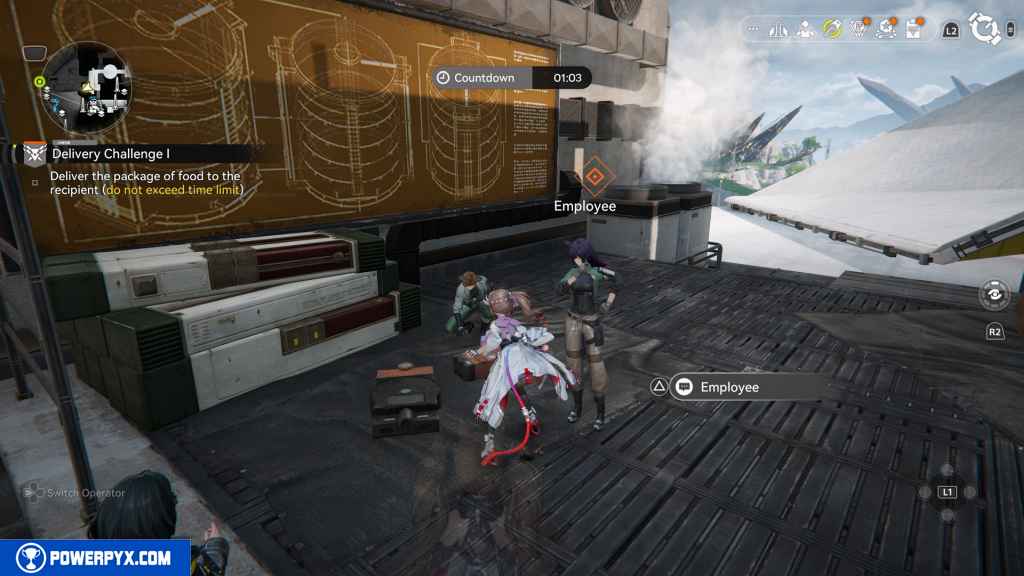Activate the eye scan mode icon
The width and height of the screenshot is (1024, 576).
point(995,295)
